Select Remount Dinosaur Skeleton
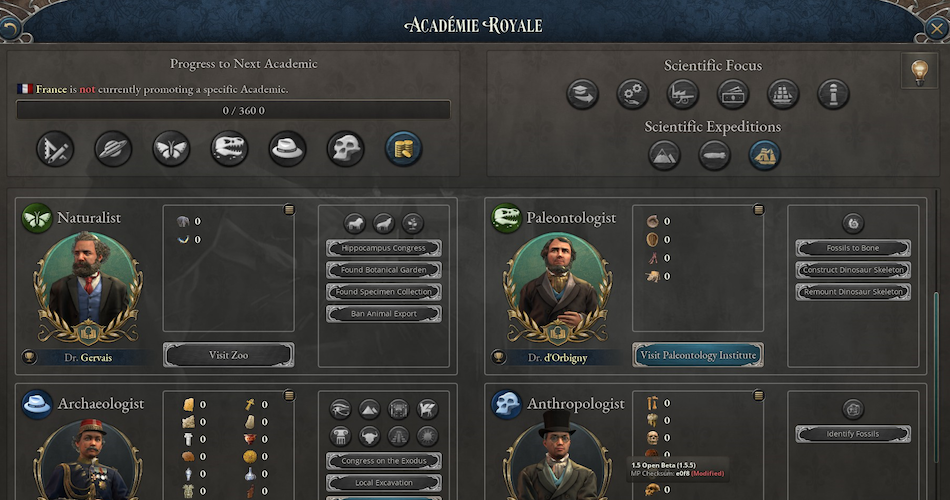The height and width of the screenshot is (500, 950). [x=853, y=292]
